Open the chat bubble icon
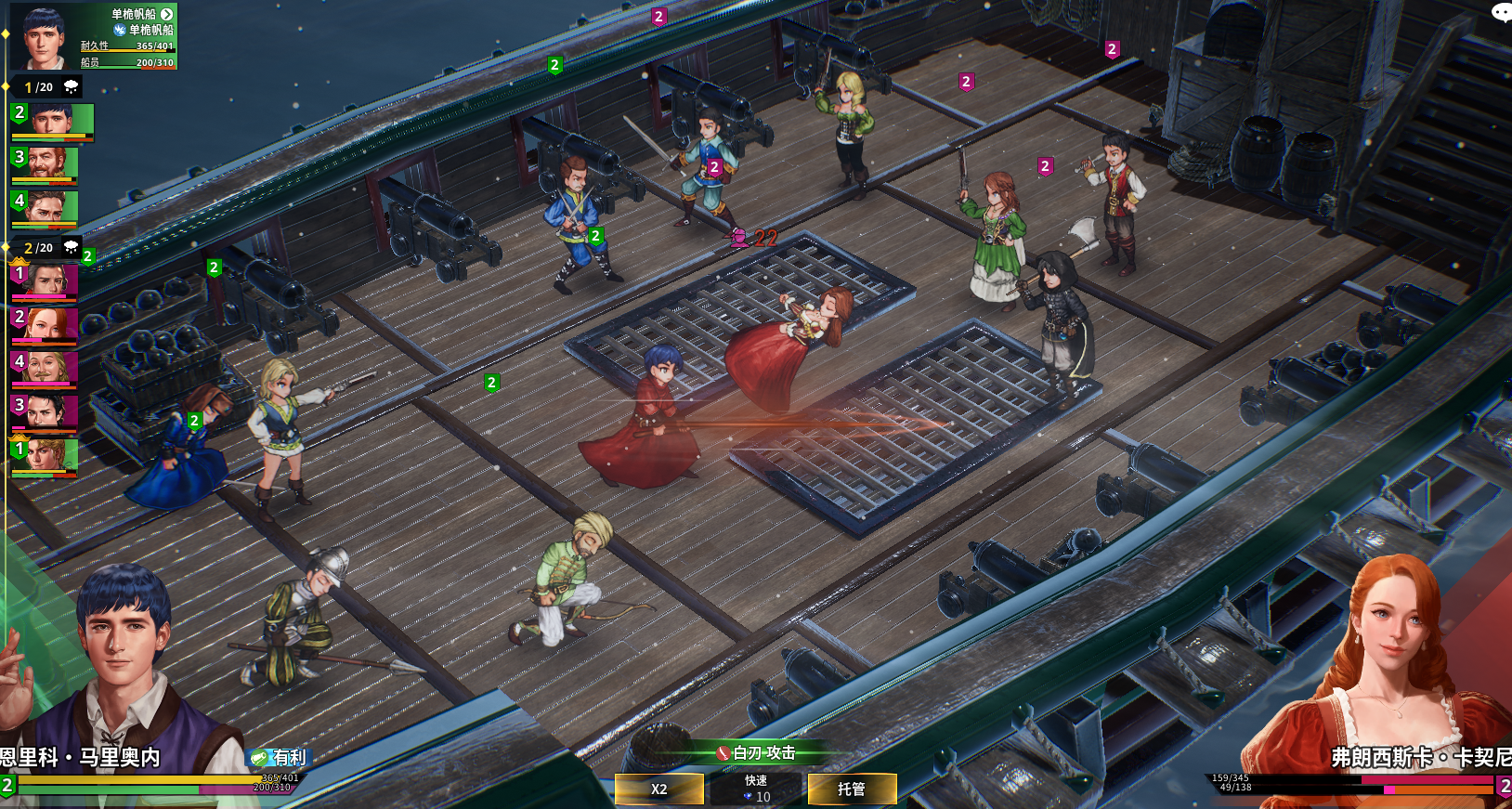The height and width of the screenshot is (809, 1512). point(1501,12)
